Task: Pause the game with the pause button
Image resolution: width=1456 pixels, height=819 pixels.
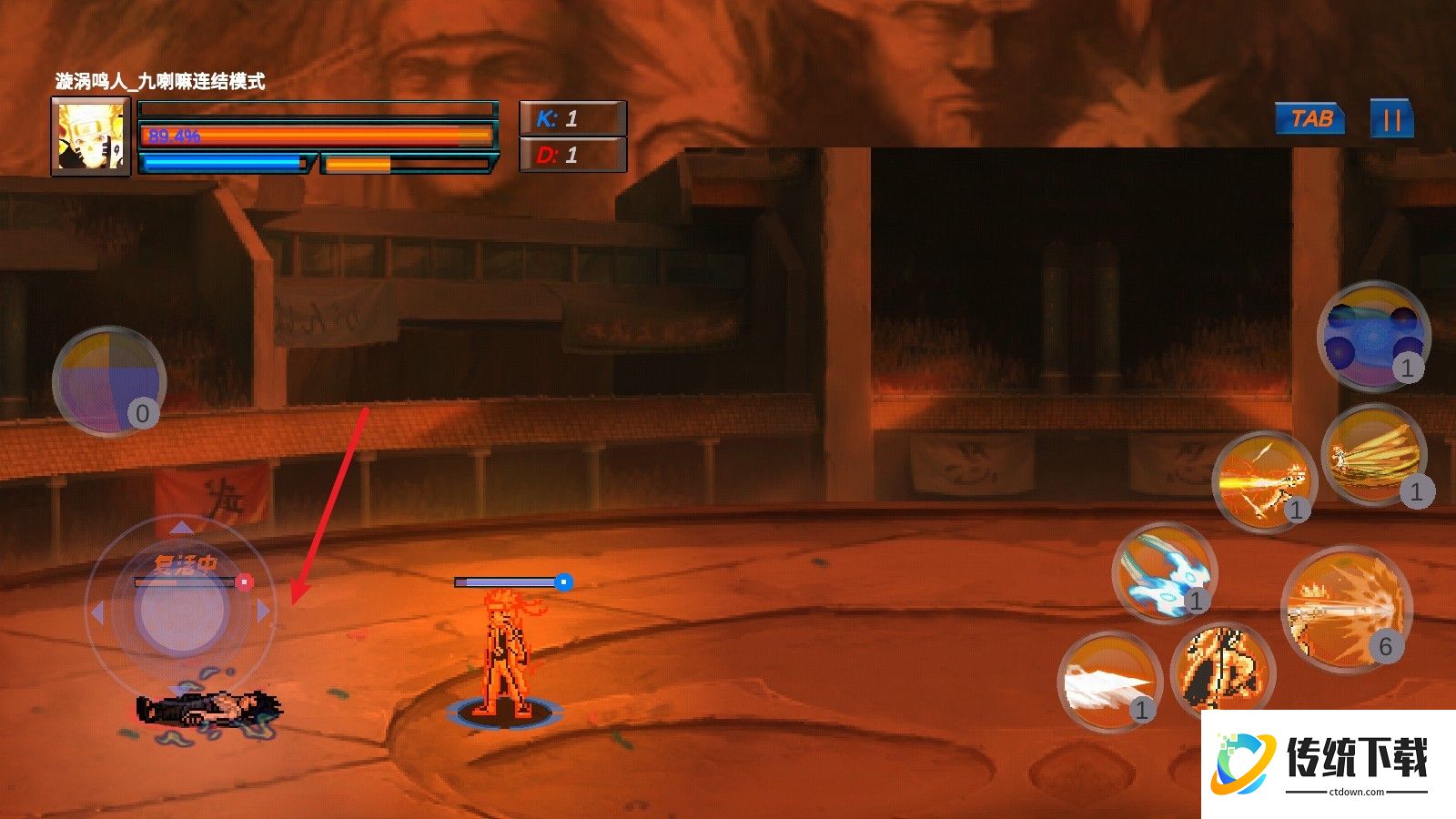Action: pyautogui.click(x=1391, y=120)
